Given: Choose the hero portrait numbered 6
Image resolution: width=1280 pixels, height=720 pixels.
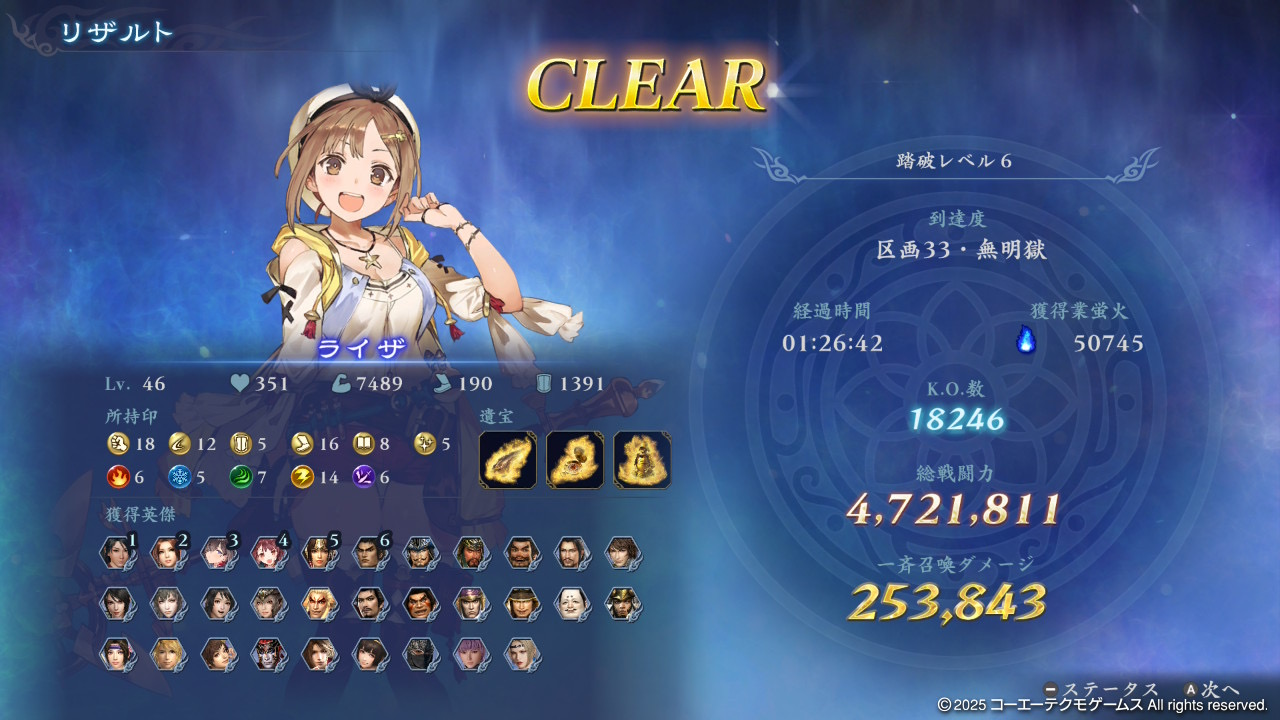Looking at the screenshot, I should coord(369,553).
